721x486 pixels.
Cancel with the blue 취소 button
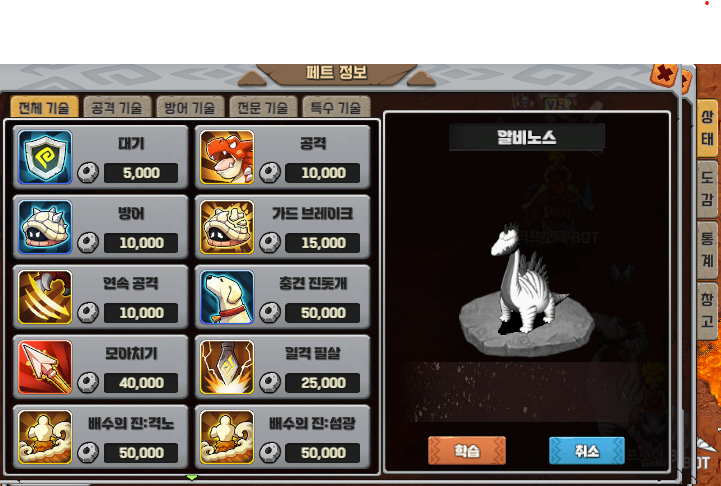[586, 451]
